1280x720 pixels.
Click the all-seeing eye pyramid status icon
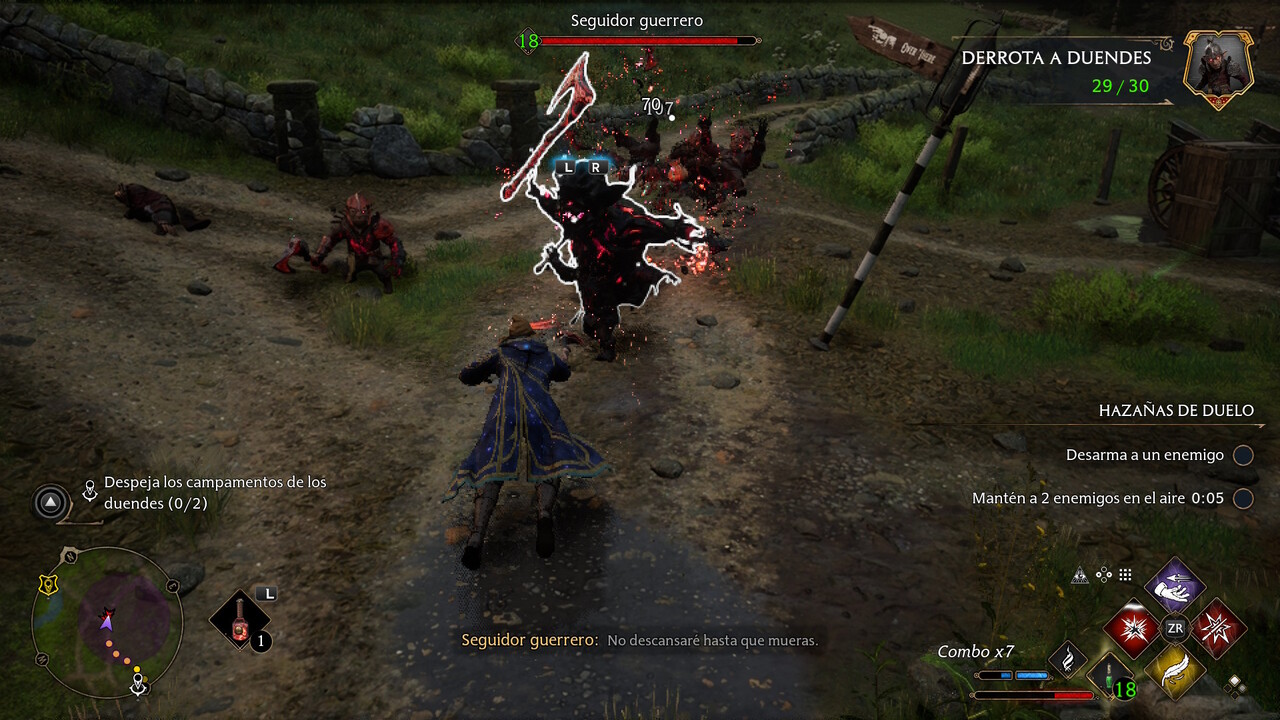(x=1079, y=575)
